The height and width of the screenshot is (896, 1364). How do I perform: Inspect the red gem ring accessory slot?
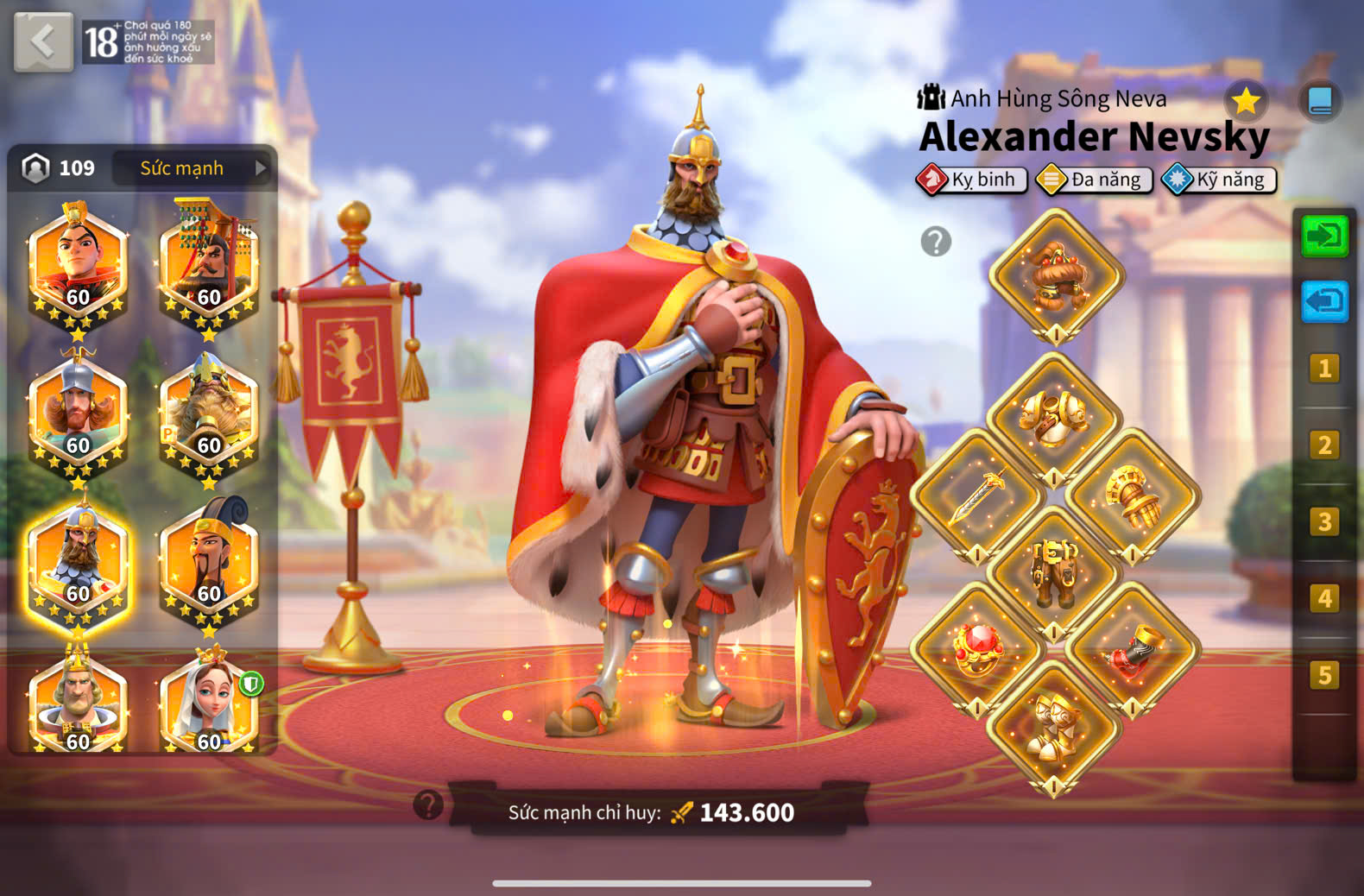(x=977, y=649)
